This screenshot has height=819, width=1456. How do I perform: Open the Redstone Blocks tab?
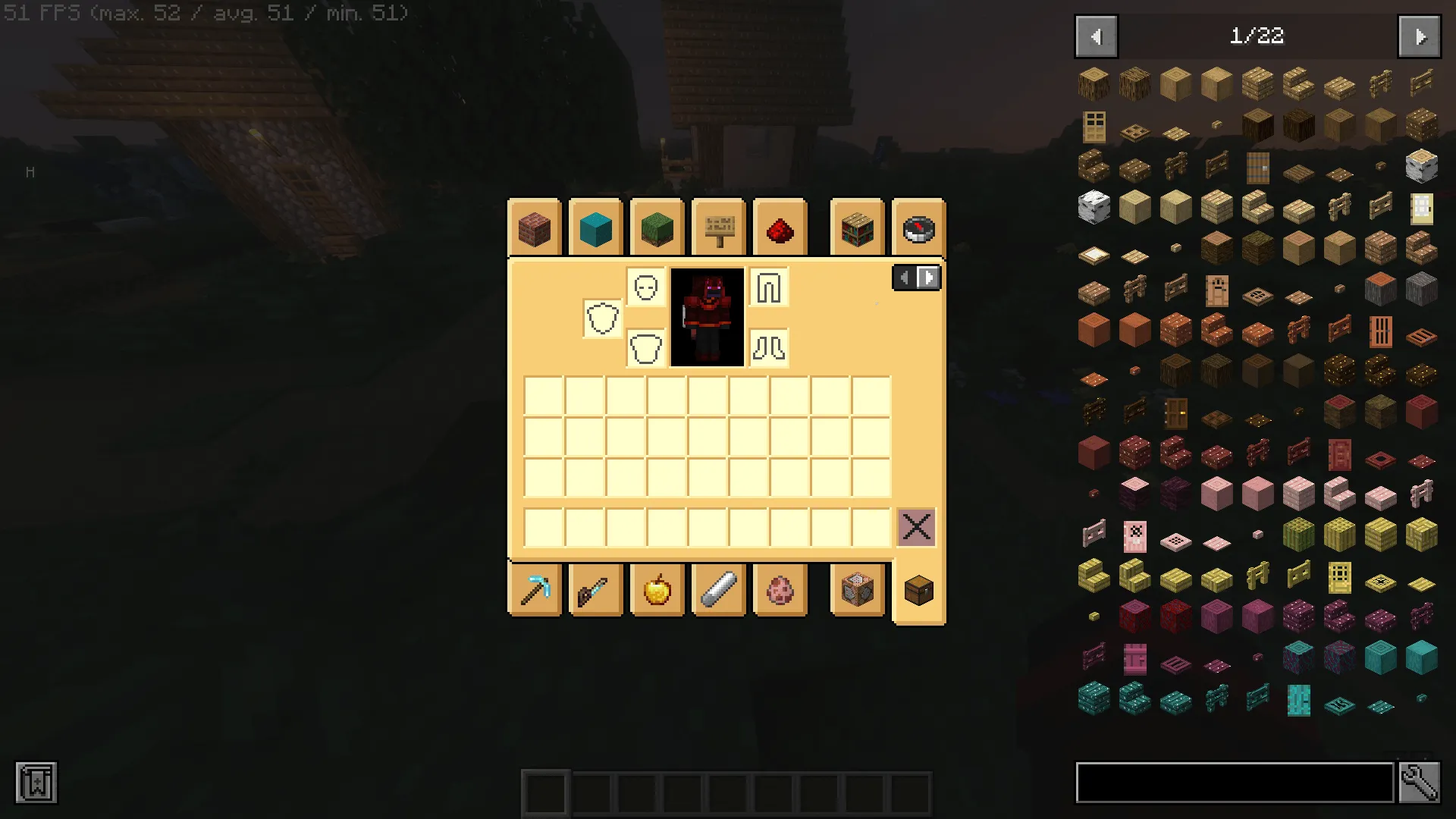(x=780, y=227)
